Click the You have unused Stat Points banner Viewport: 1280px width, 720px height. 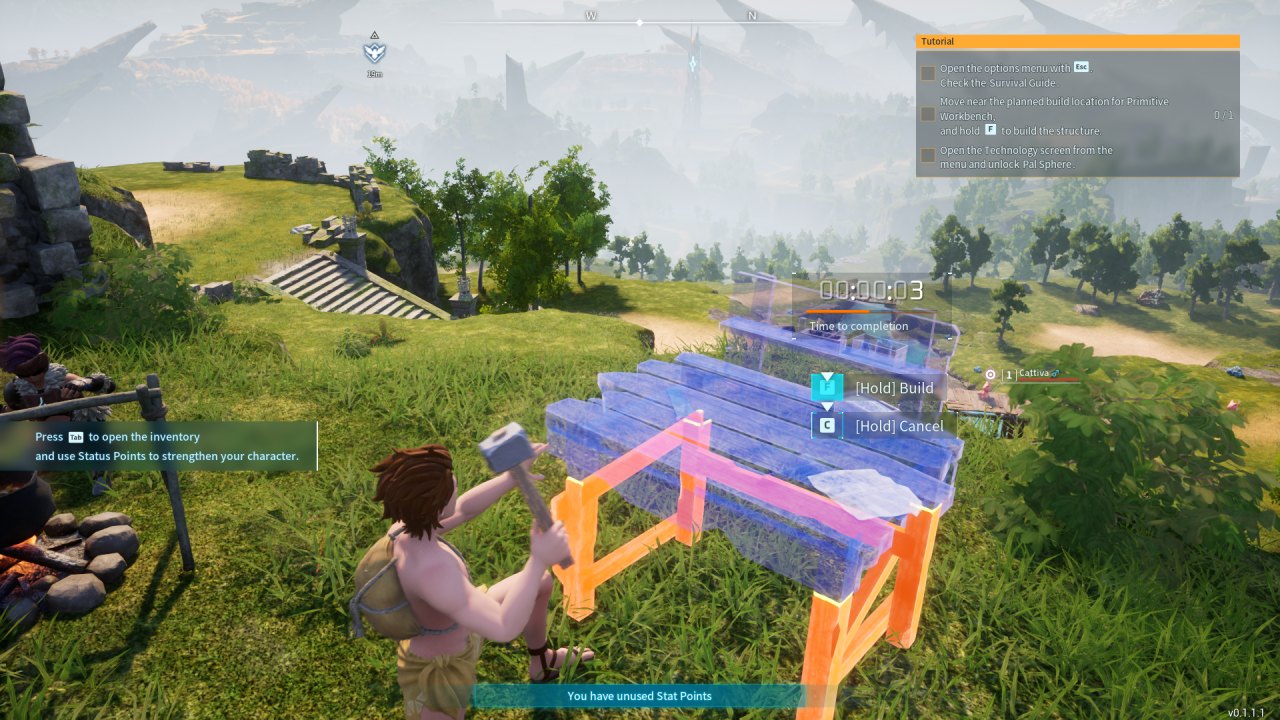640,696
